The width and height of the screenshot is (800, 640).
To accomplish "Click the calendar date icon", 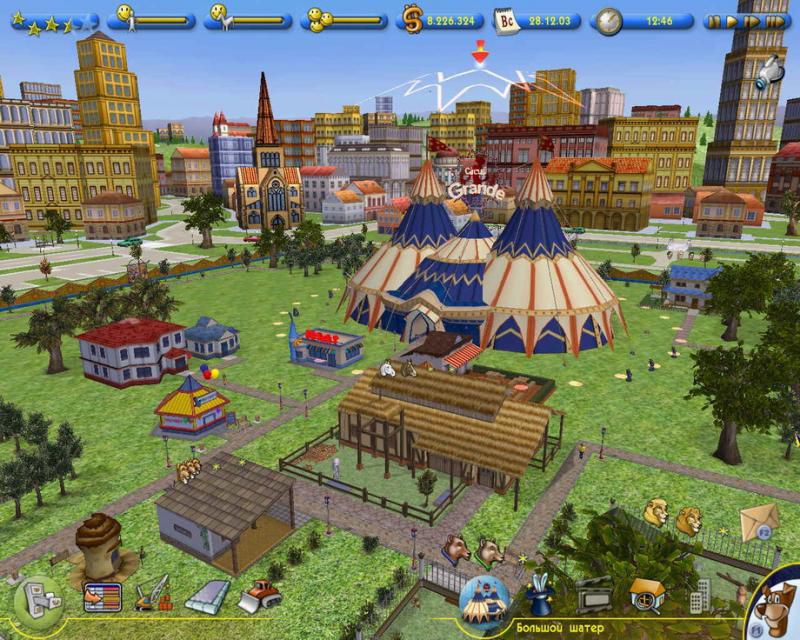I will pyautogui.click(x=508, y=20).
